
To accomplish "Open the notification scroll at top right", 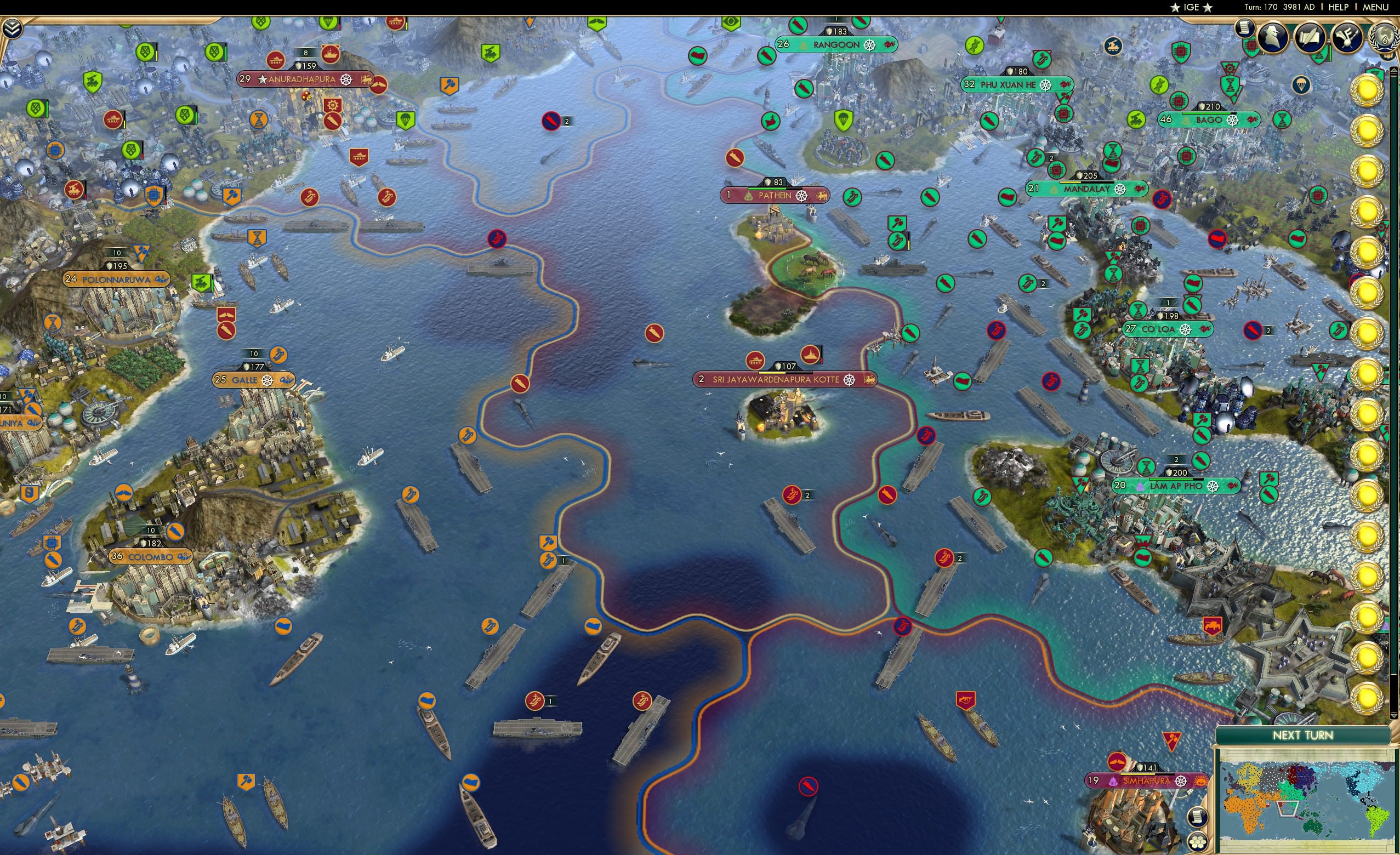I will (1245, 30).
